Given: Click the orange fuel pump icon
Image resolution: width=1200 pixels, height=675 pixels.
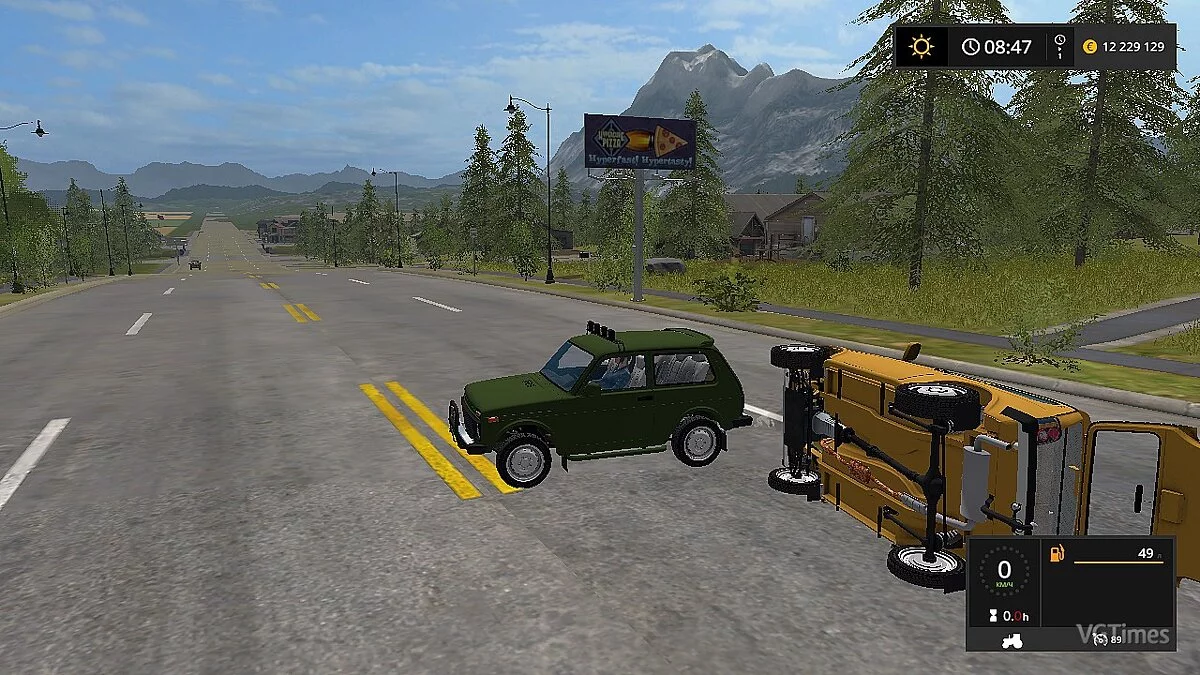Looking at the screenshot, I should tap(1055, 553).
